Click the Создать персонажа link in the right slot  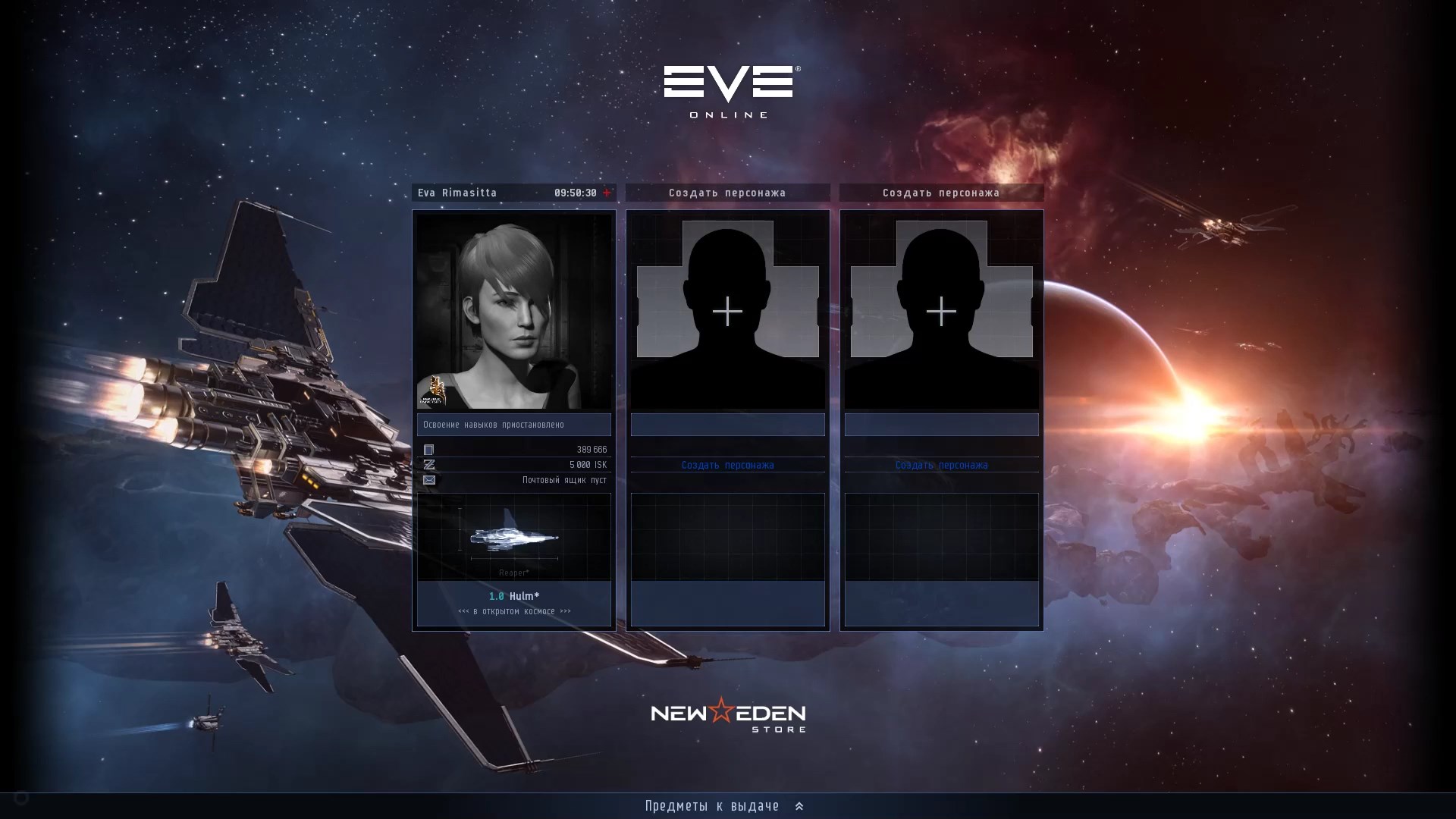[x=941, y=465]
